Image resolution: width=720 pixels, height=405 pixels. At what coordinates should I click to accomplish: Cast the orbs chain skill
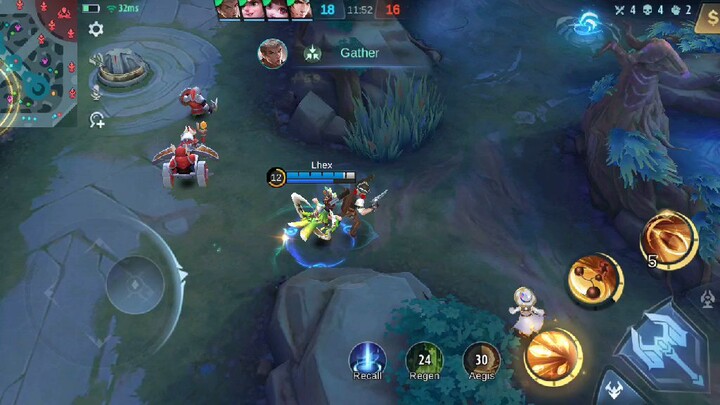pos(595,280)
